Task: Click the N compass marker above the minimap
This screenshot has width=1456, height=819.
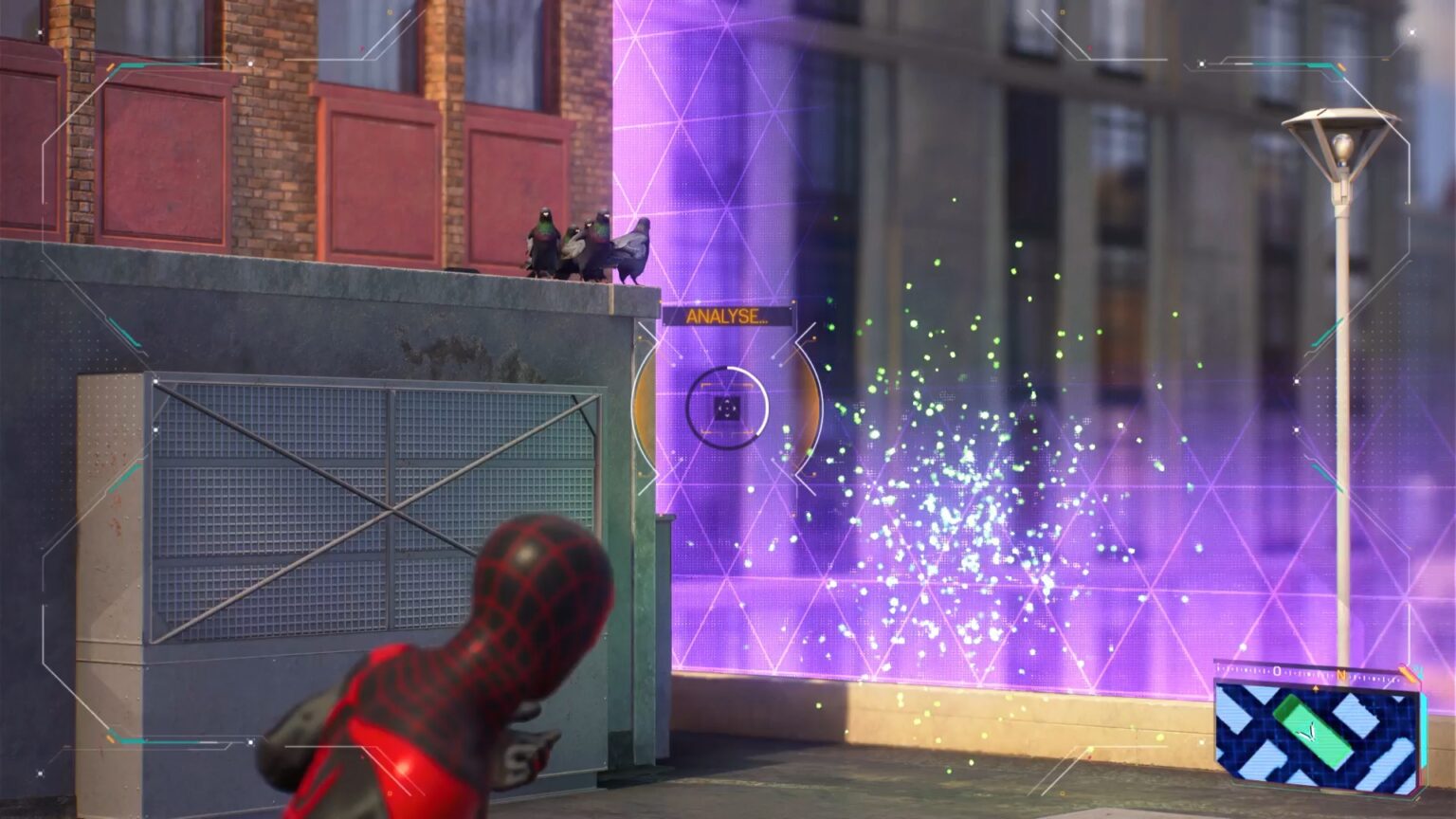Action: point(1343,675)
